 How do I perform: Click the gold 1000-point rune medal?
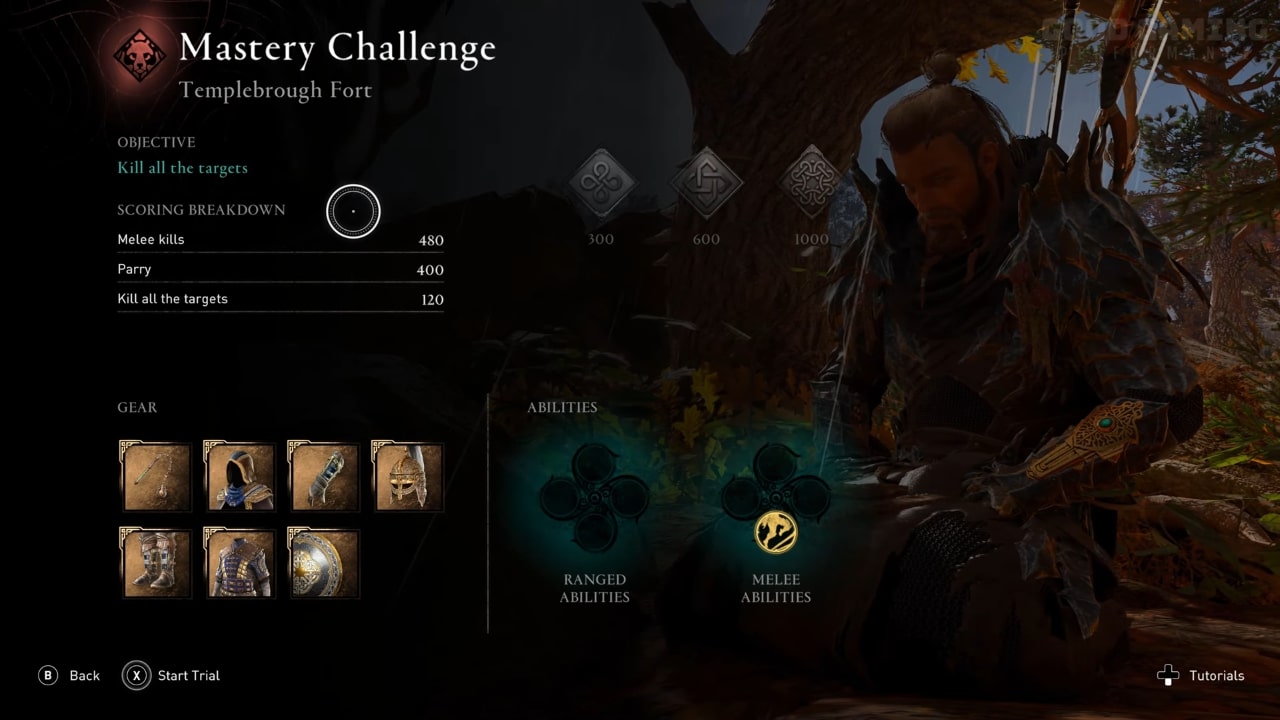click(810, 185)
